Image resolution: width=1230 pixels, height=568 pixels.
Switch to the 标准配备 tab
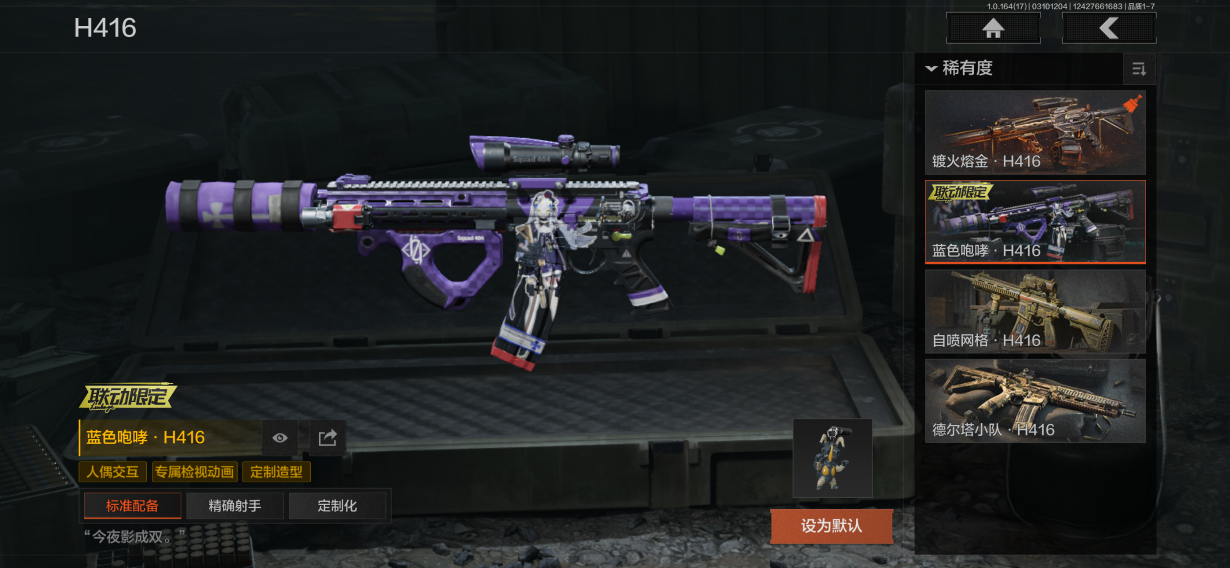tap(132, 506)
